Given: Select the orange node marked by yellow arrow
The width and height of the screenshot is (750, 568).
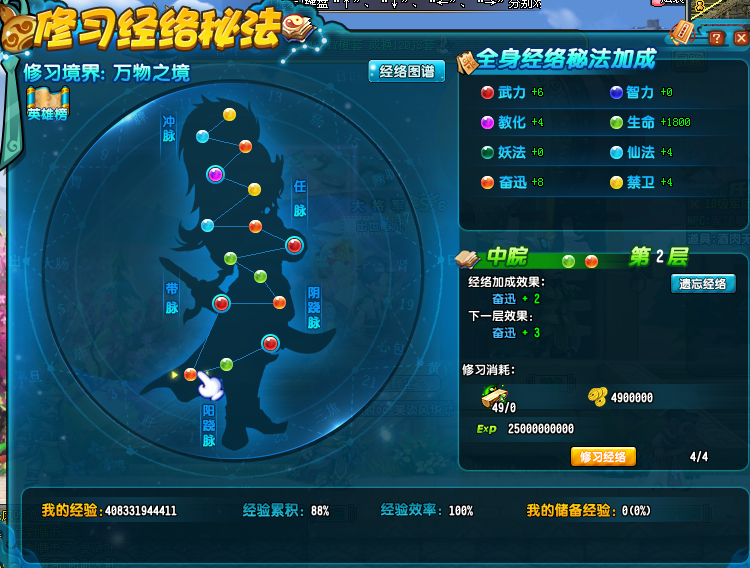Looking at the screenshot, I should tap(190, 374).
